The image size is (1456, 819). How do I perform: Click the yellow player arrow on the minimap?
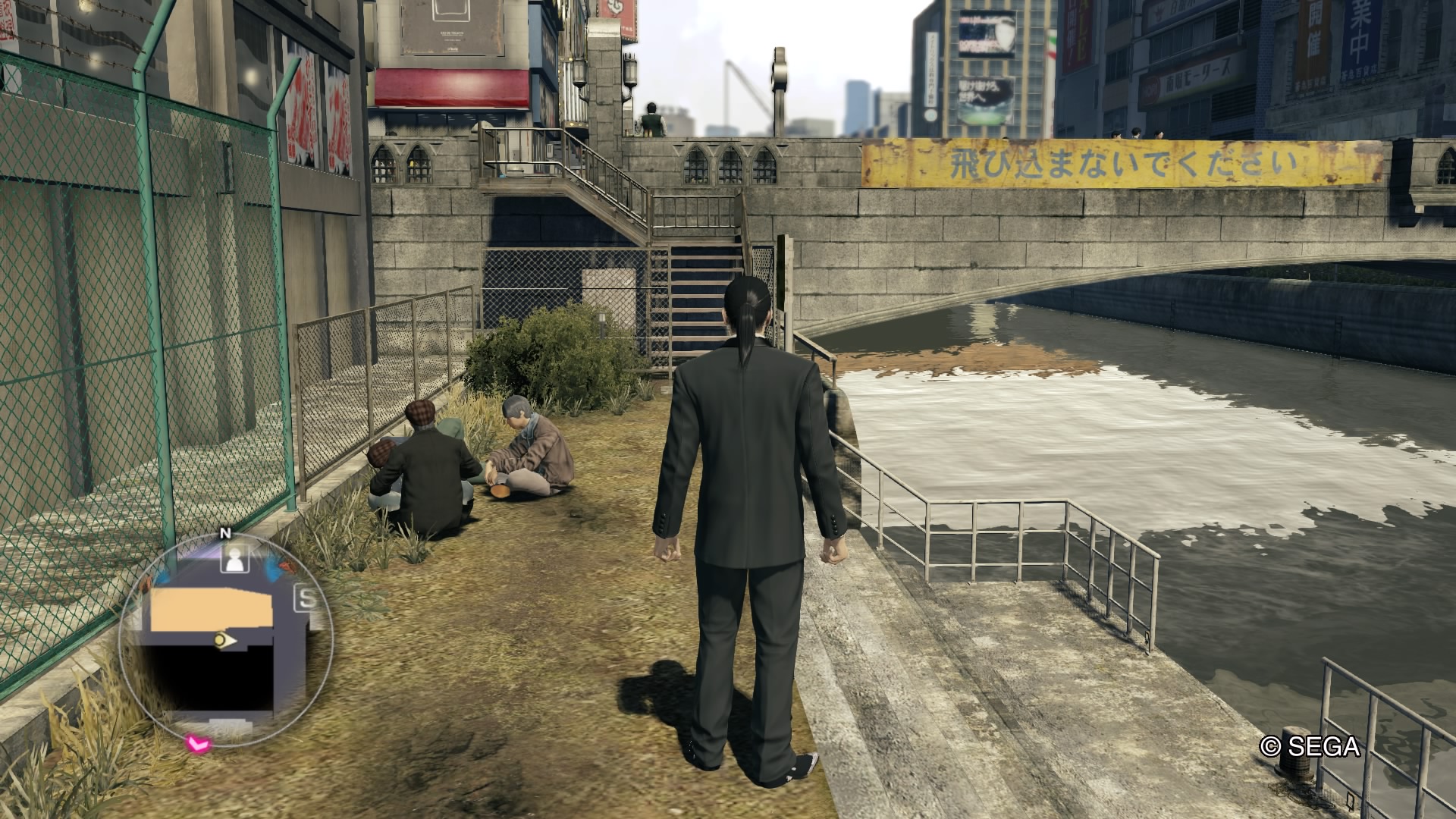(224, 641)
